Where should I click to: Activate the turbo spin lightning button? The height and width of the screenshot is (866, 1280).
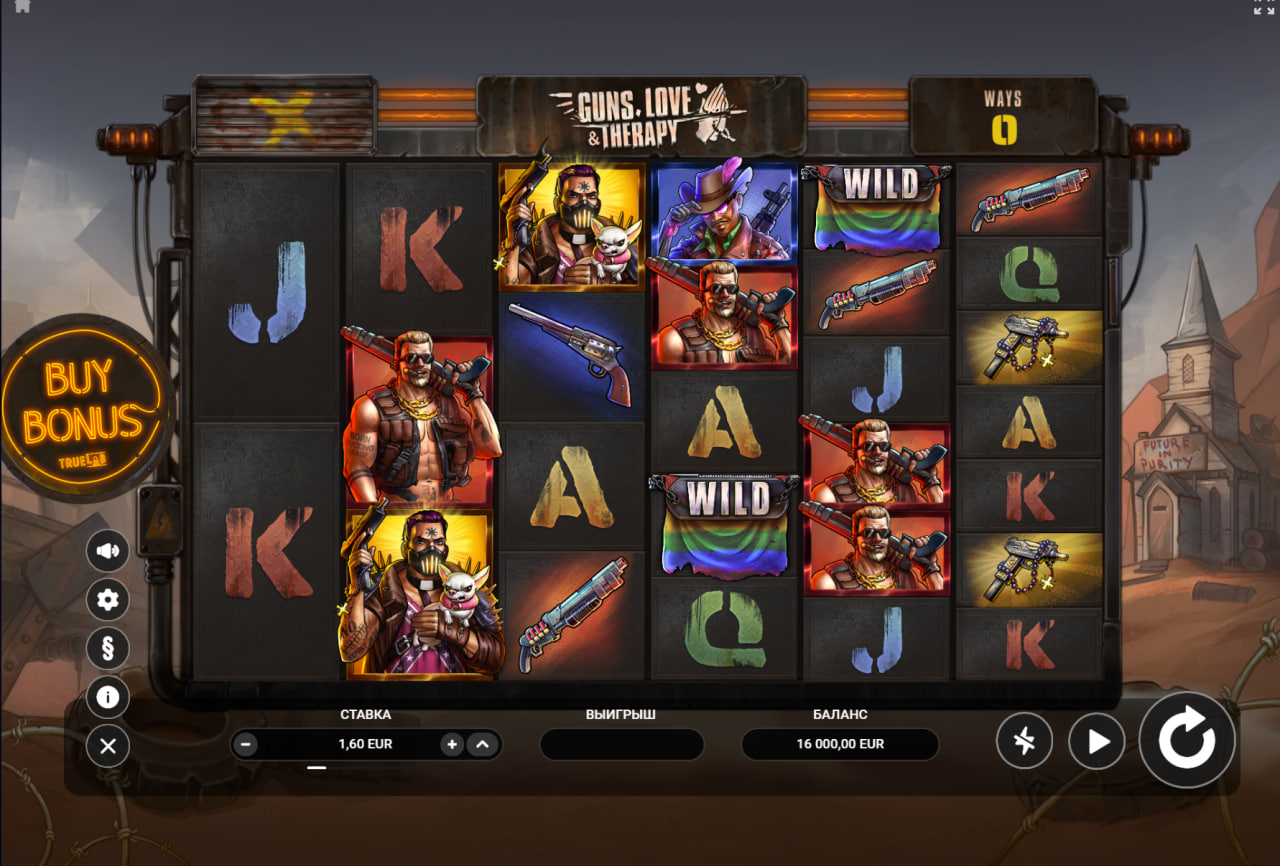(x=1024, y=741)
